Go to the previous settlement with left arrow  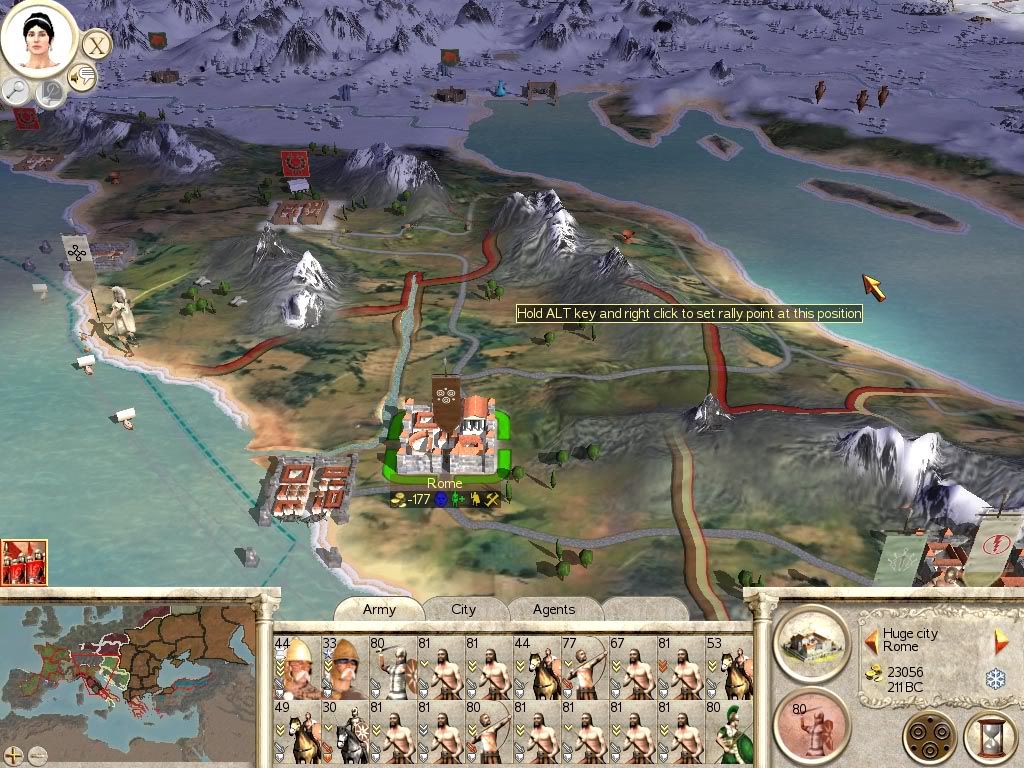click(871, 640)
